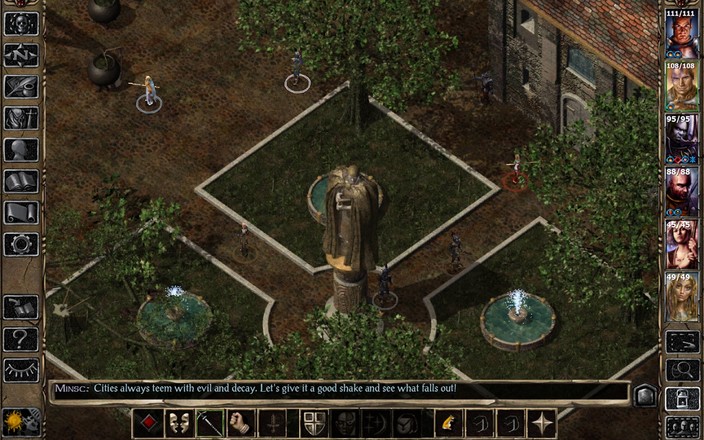704x440 pixels.
Task: Open the gear-shaped options menu
Action: point(21,244)
